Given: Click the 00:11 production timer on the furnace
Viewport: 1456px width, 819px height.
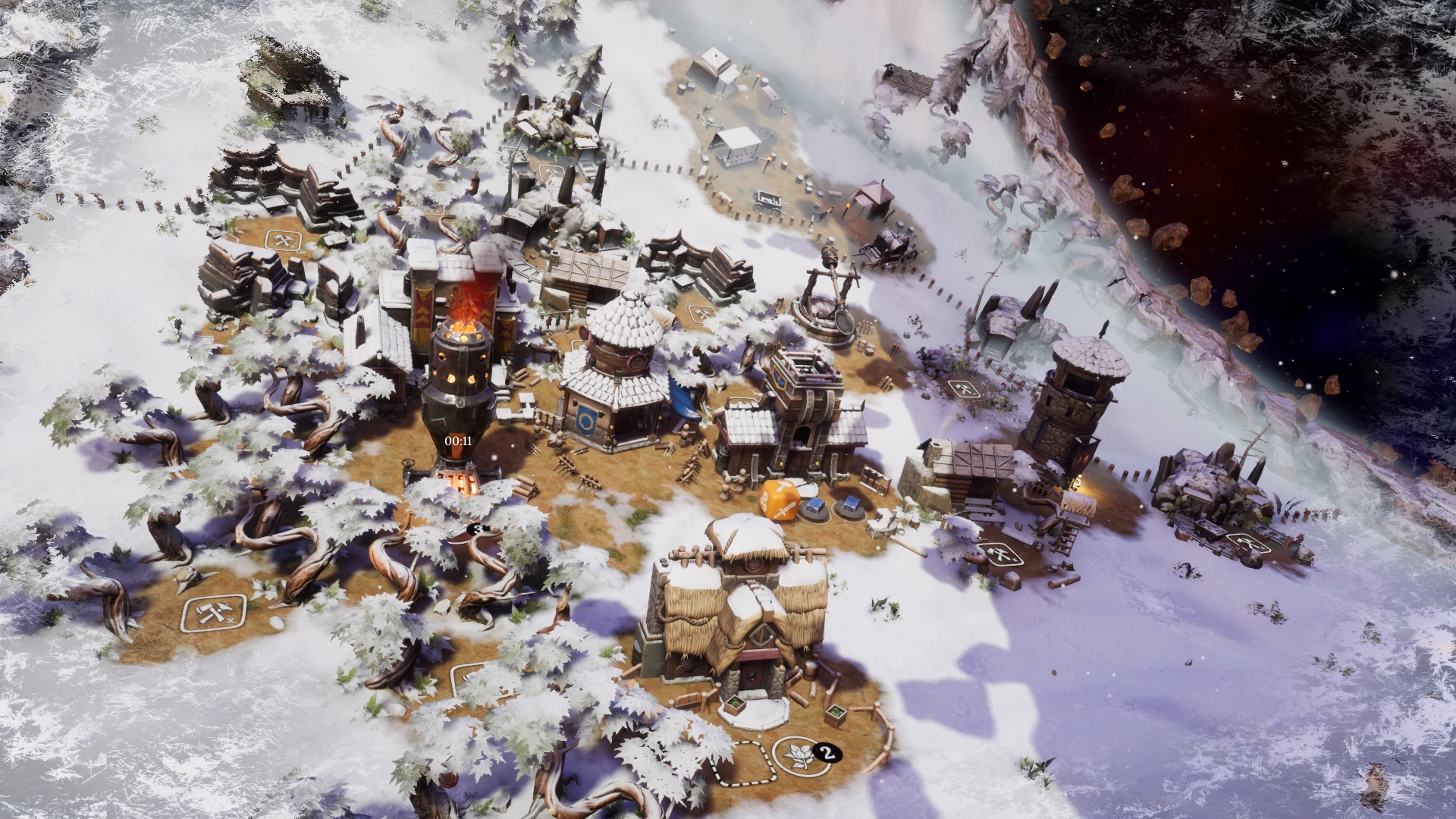Looking at the screenshot, I should pyautogui.click(x=456, y=438).
